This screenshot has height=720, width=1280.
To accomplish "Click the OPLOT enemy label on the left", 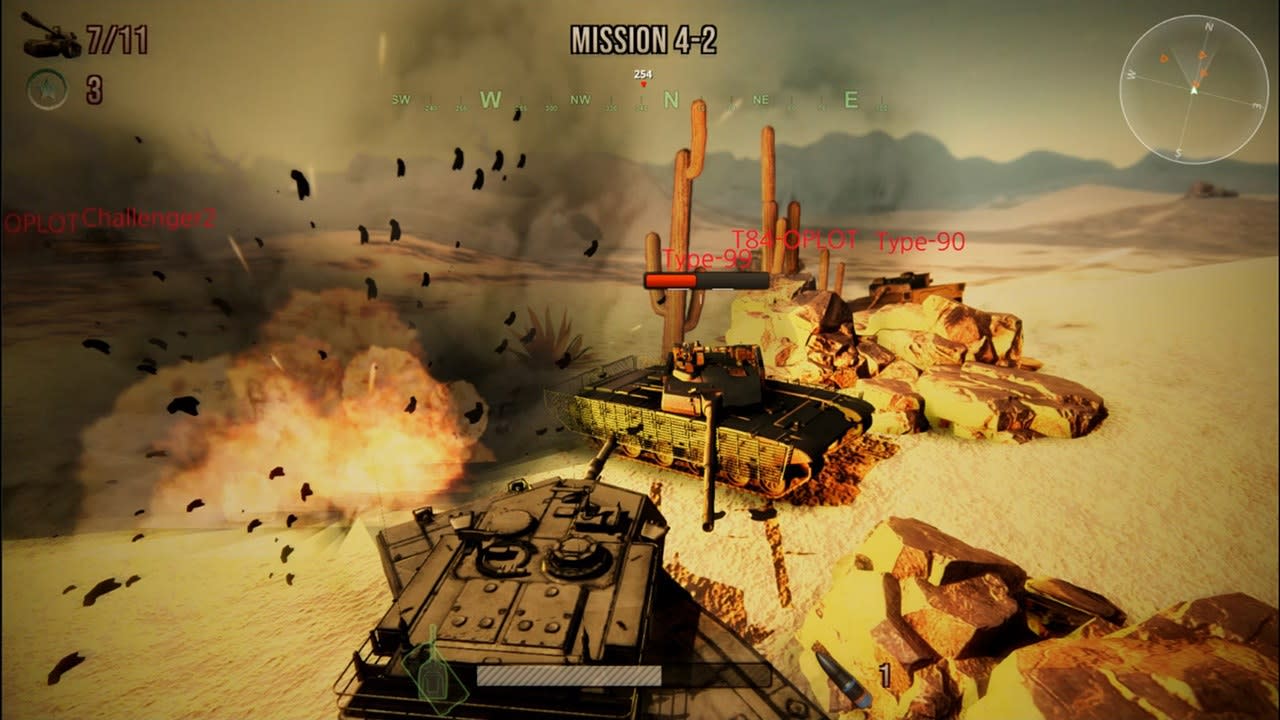I will (x=42, y=217).
